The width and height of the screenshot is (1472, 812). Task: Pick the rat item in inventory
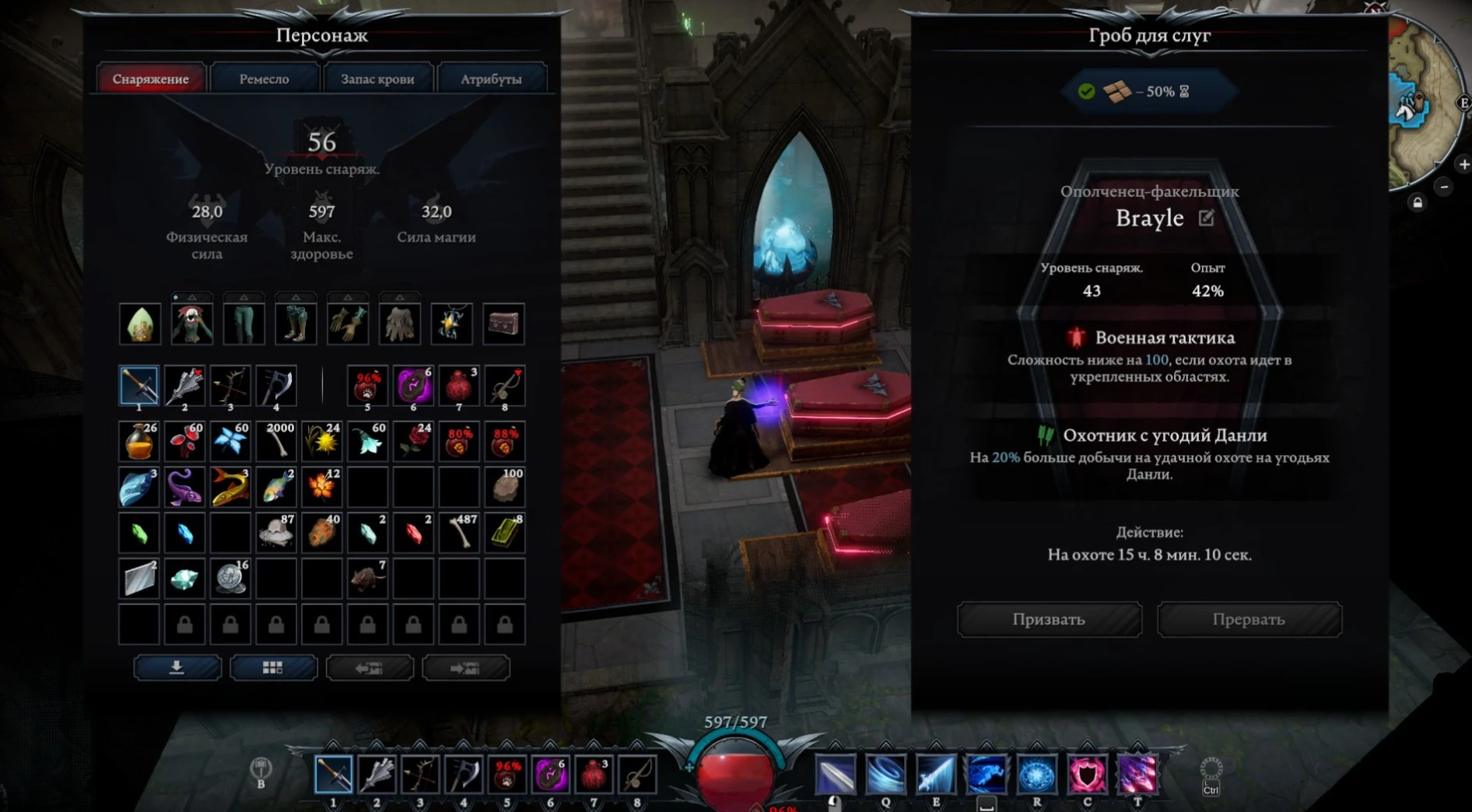pyautogui.click(x=367, y=579)
